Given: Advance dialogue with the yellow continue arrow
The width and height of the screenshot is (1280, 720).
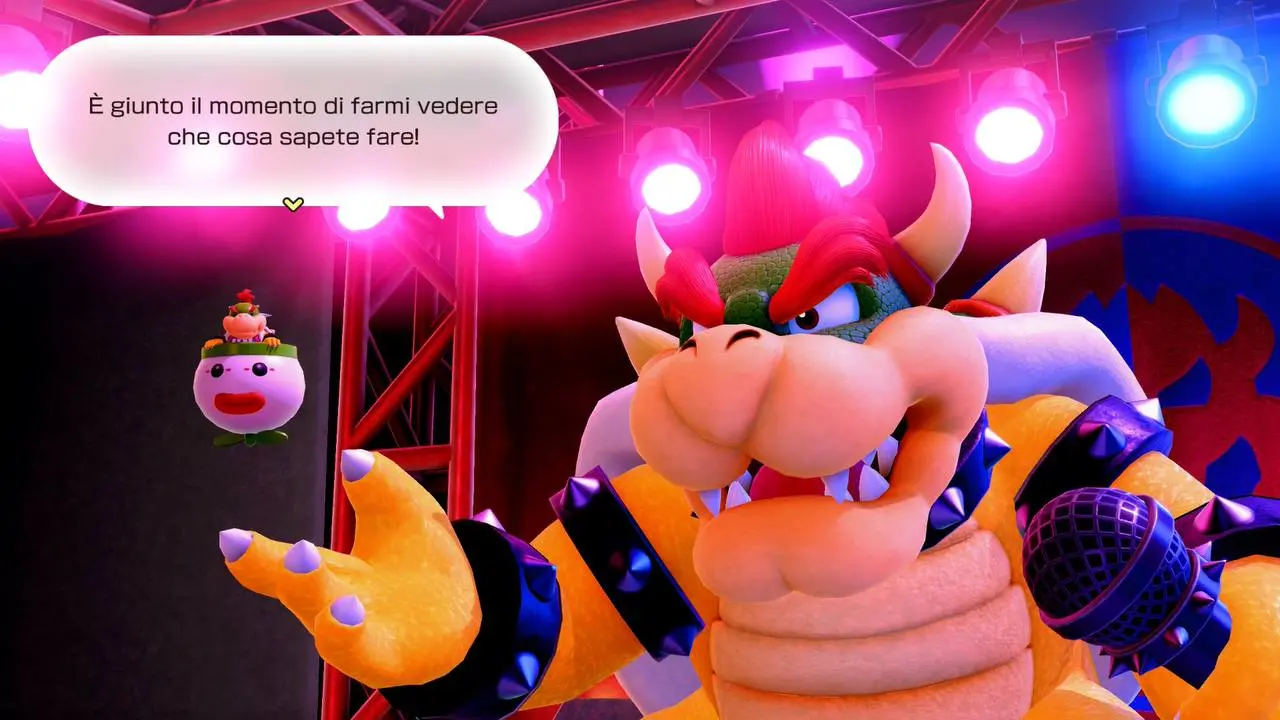Looking at the screenshot, I should [292, 204].
